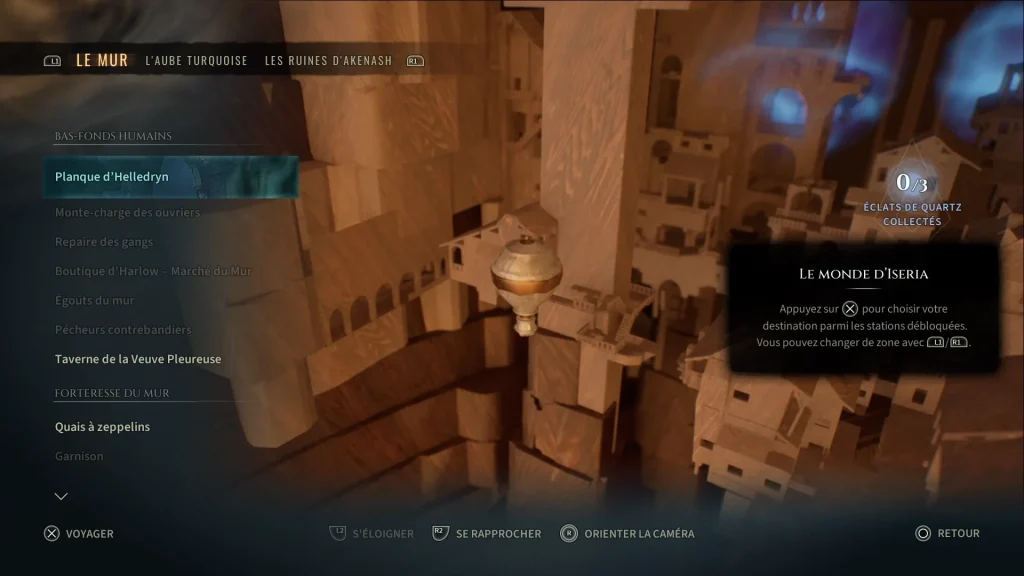1024x576 pixels.
Task: Click the Retour back button
Action: [947, 534]
